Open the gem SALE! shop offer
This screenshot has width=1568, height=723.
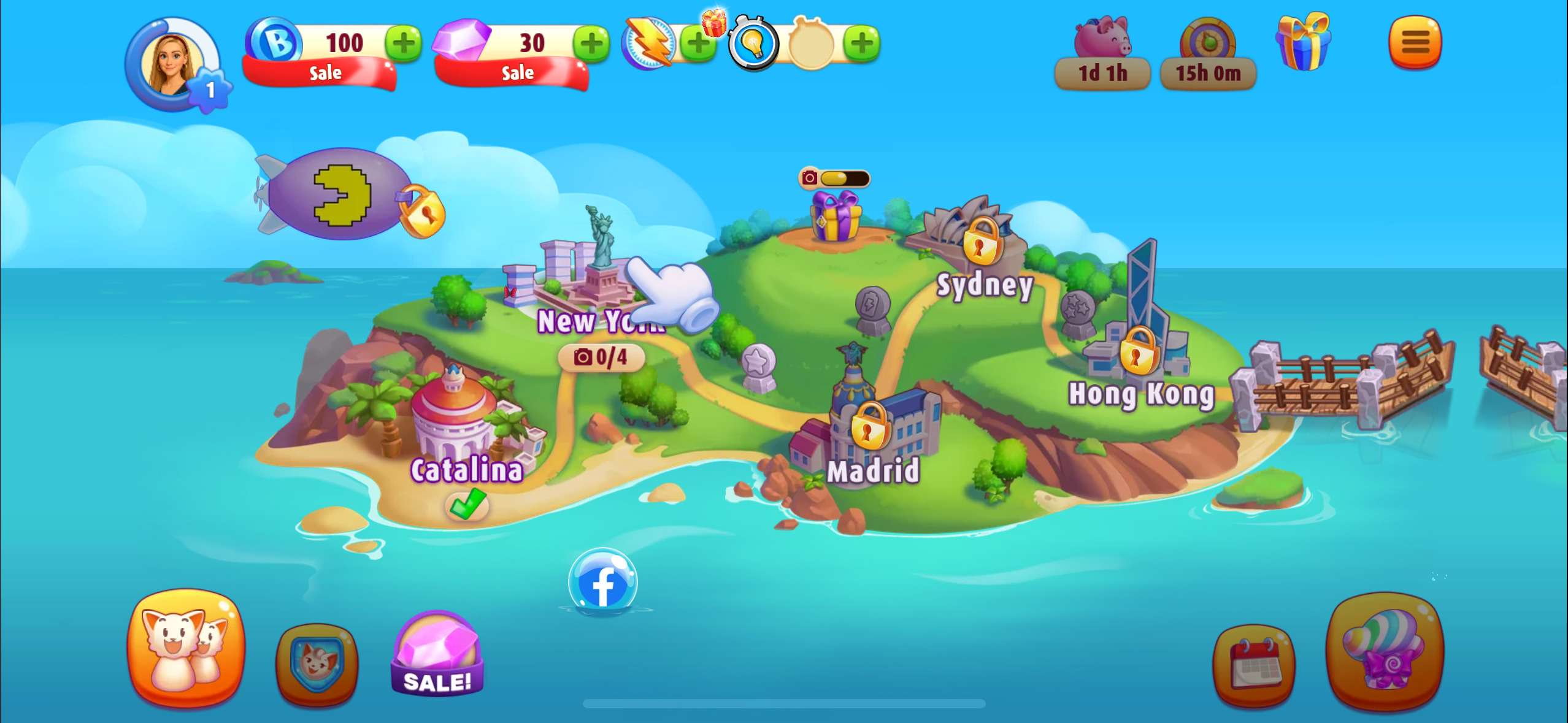[437, 655]
